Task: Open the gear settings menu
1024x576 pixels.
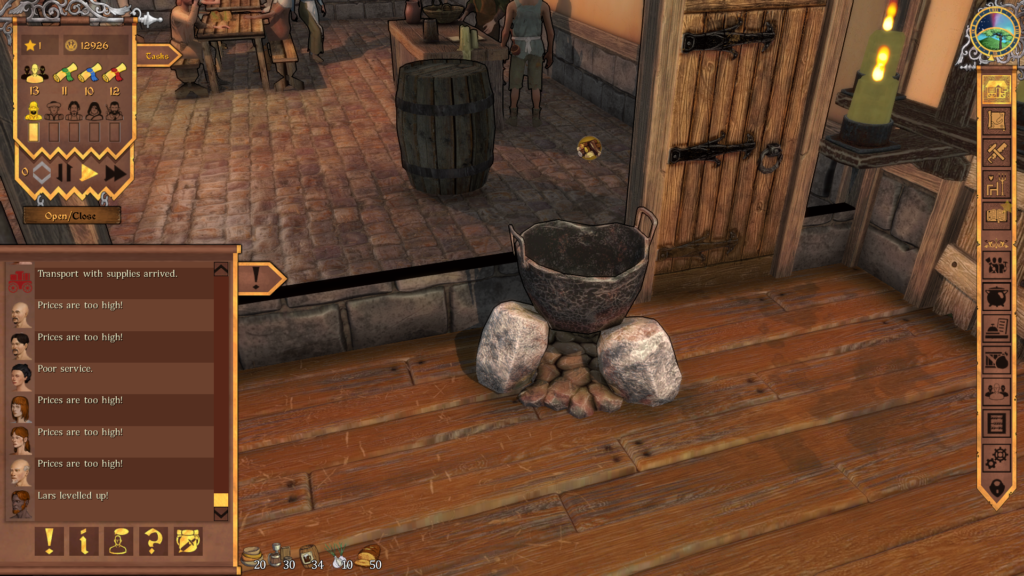Action: tap(995, 456)
